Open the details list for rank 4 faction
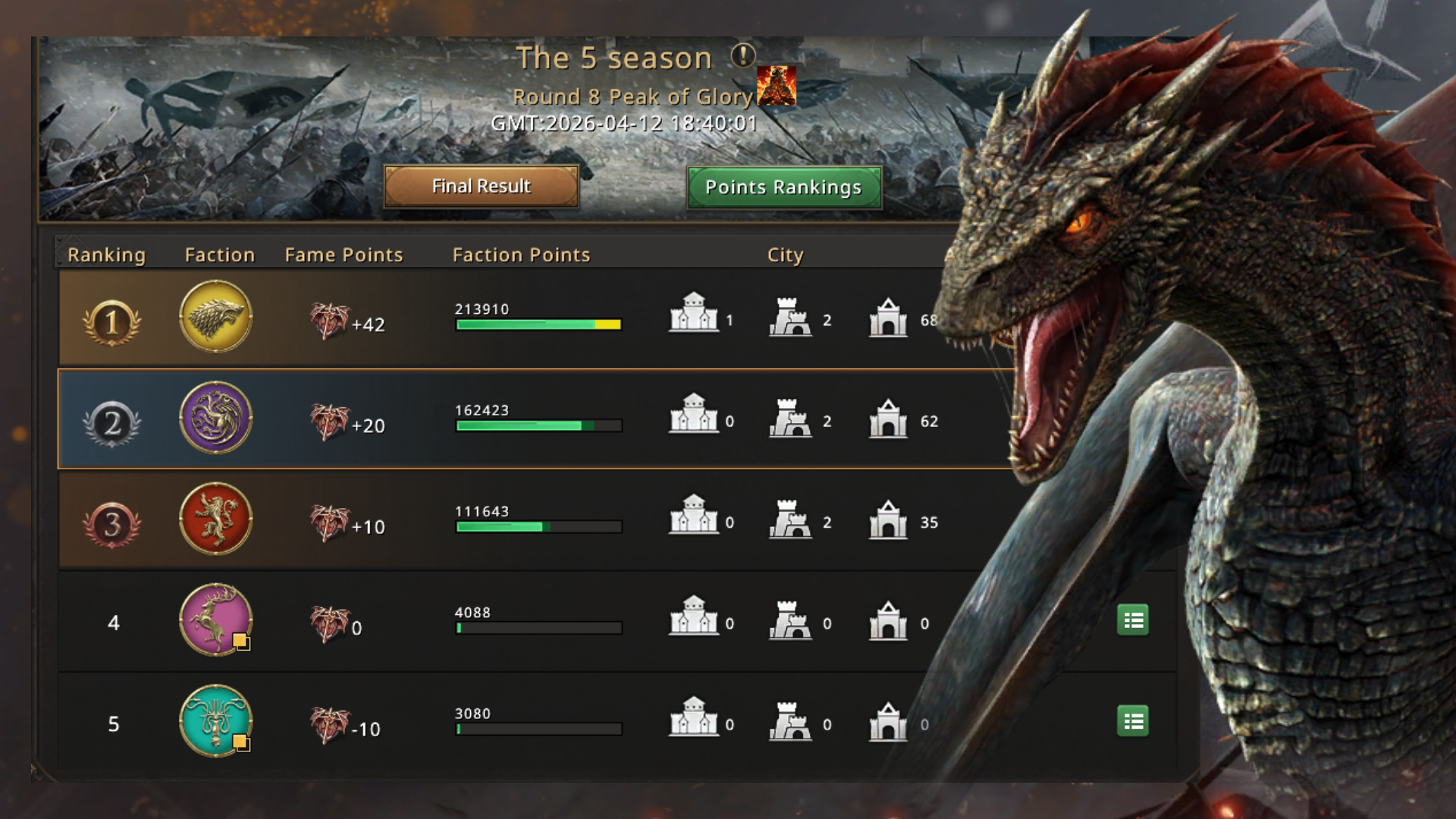 [1133, 620]
